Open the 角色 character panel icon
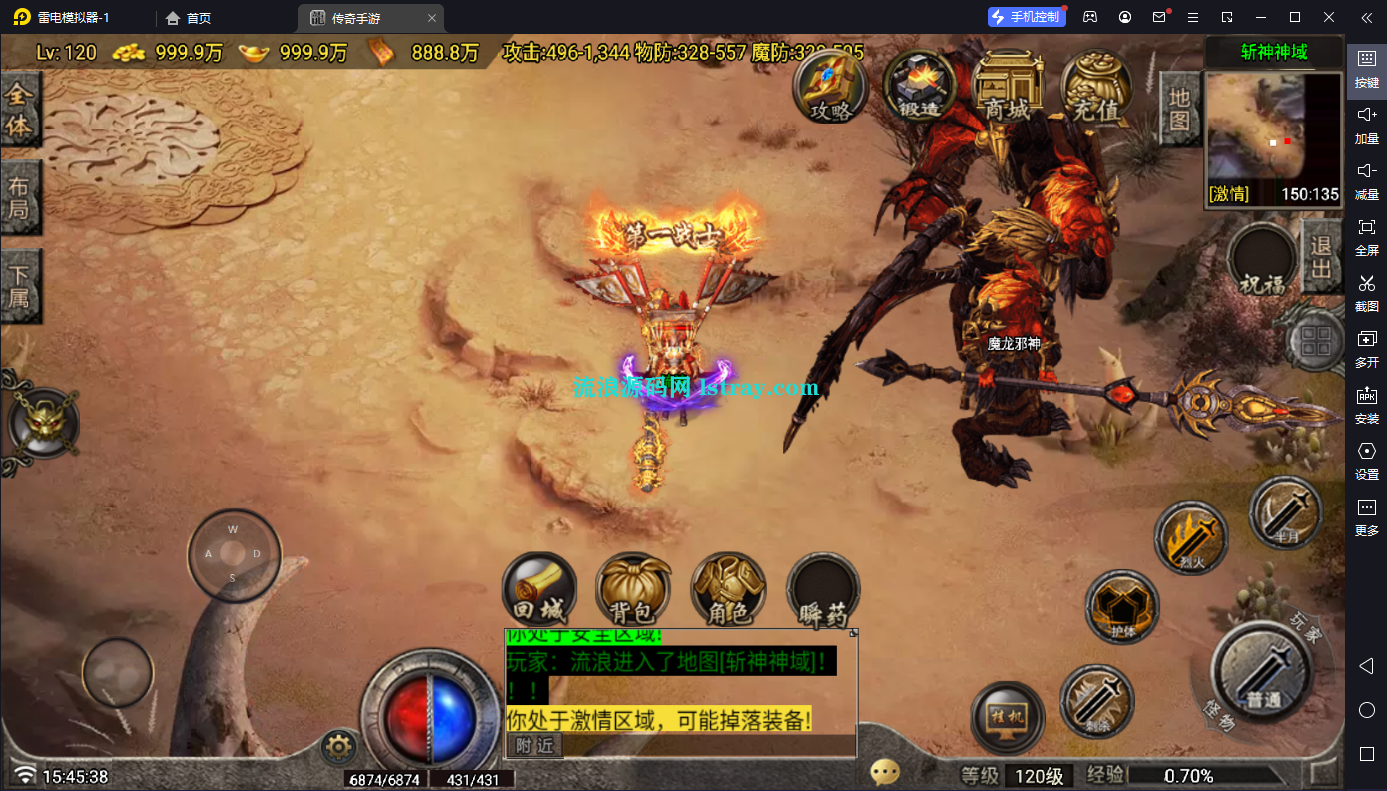Image resolution: width=1387 pixels, height=791 pixels. (x=727, y=590)
